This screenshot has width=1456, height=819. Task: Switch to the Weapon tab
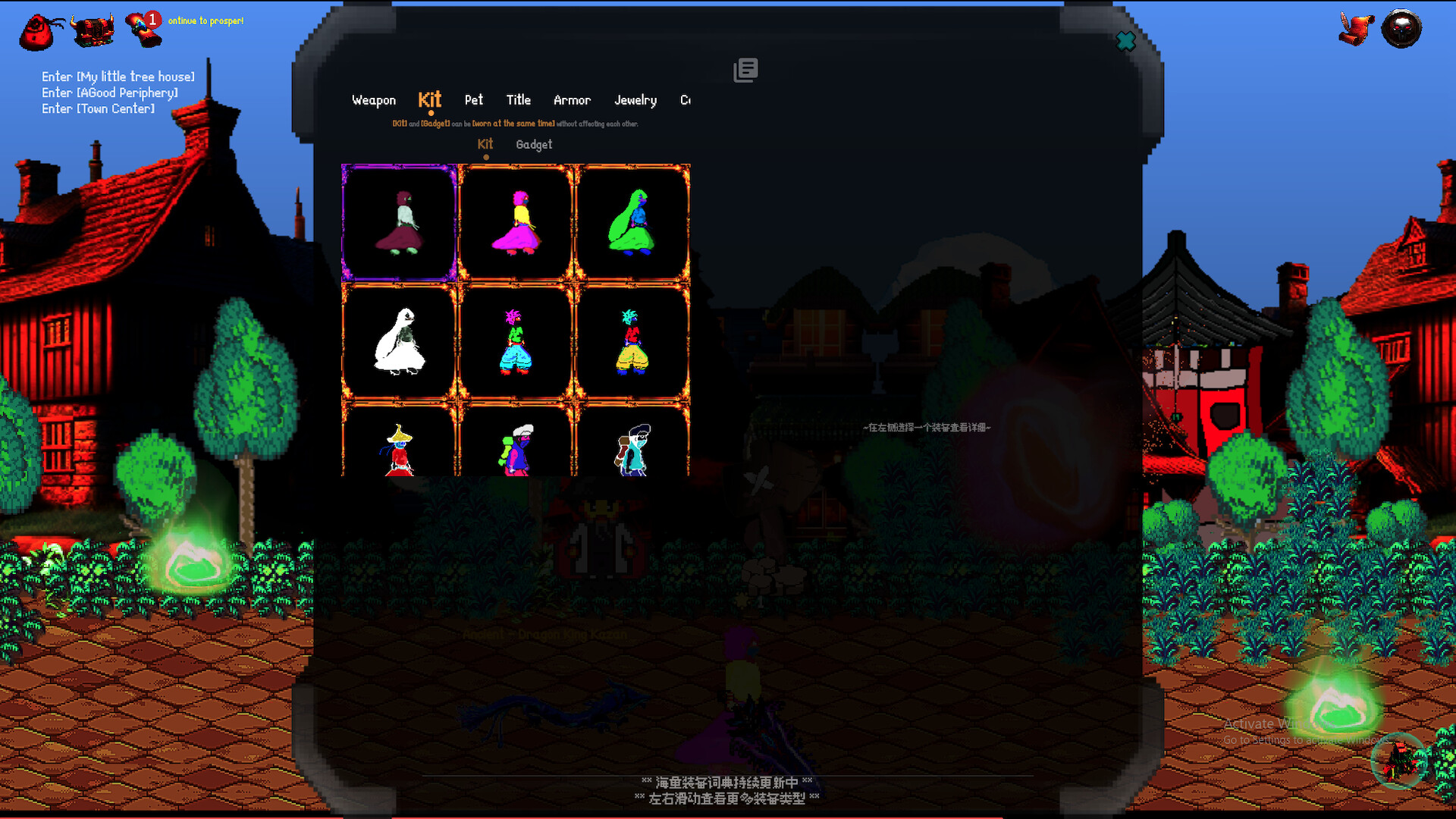click(373, 99)
